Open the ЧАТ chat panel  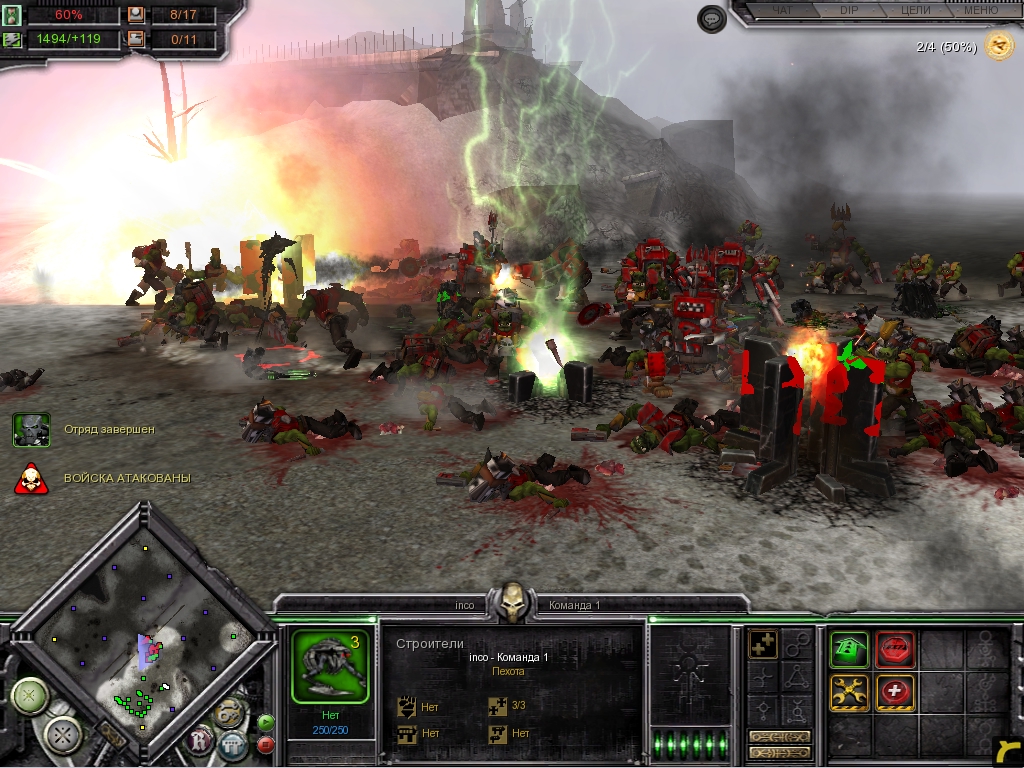coord(785,10)
